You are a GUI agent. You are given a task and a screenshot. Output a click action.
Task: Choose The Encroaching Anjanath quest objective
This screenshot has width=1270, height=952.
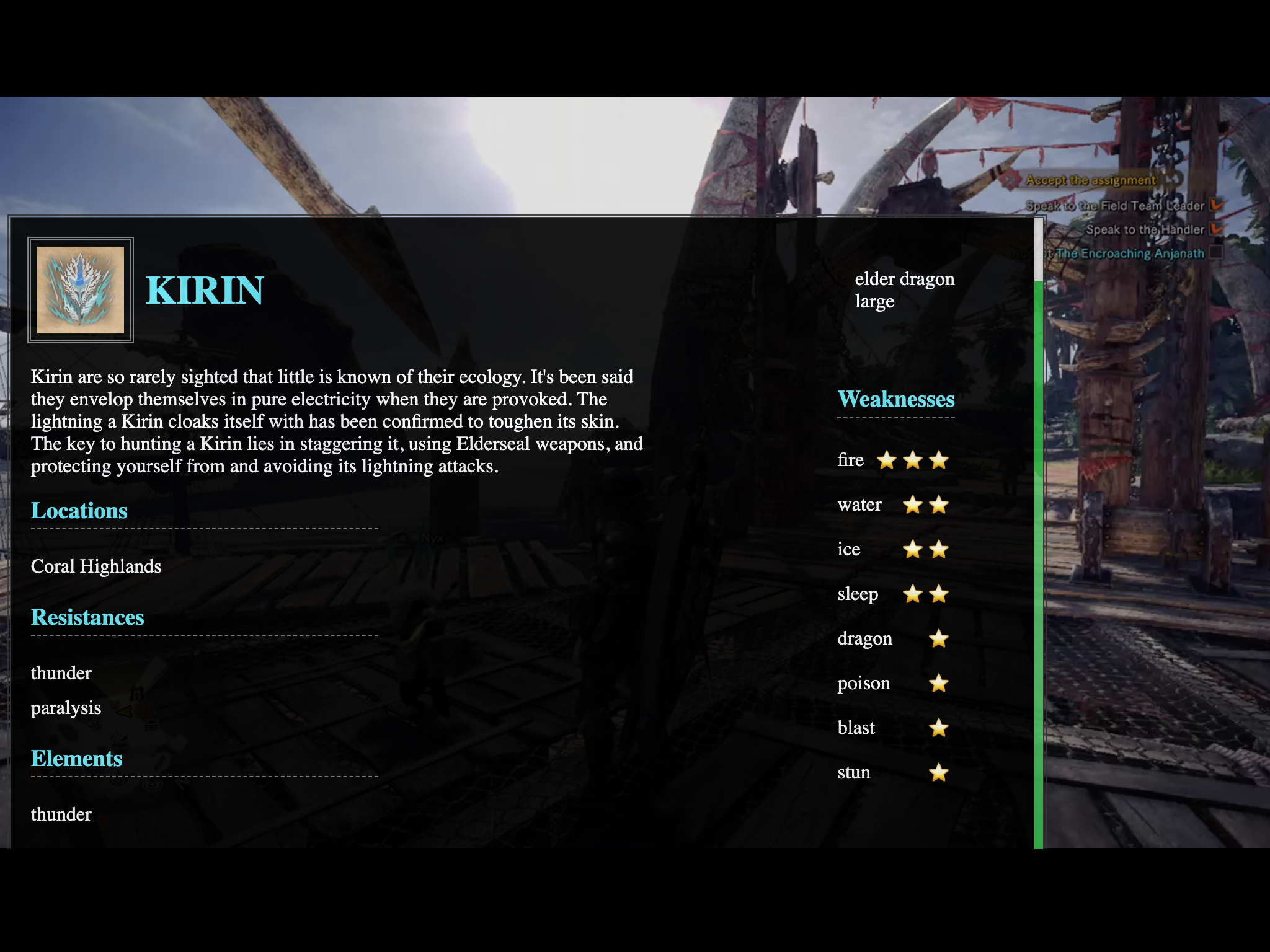1129,253
